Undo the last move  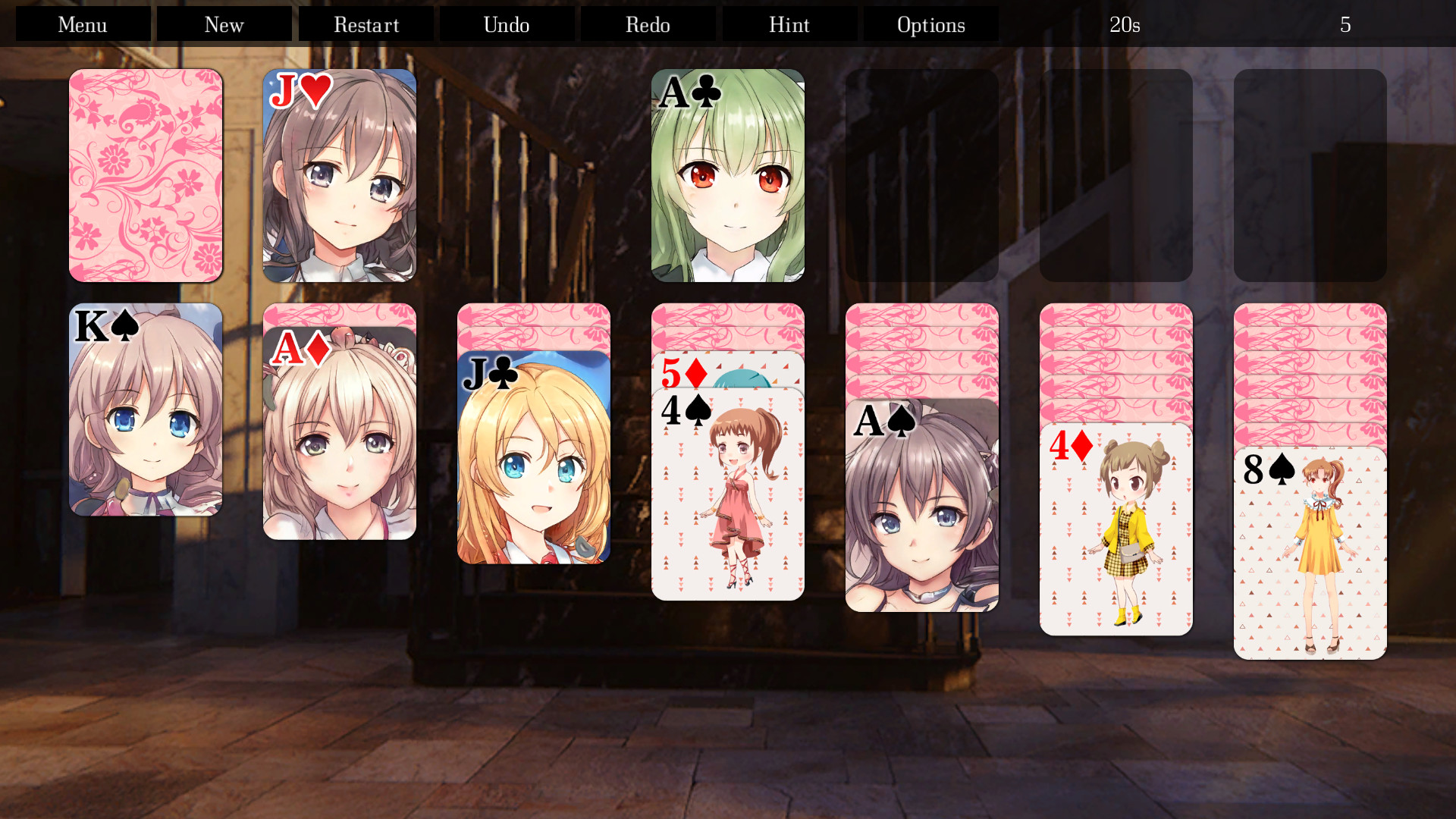click(506, 24)
